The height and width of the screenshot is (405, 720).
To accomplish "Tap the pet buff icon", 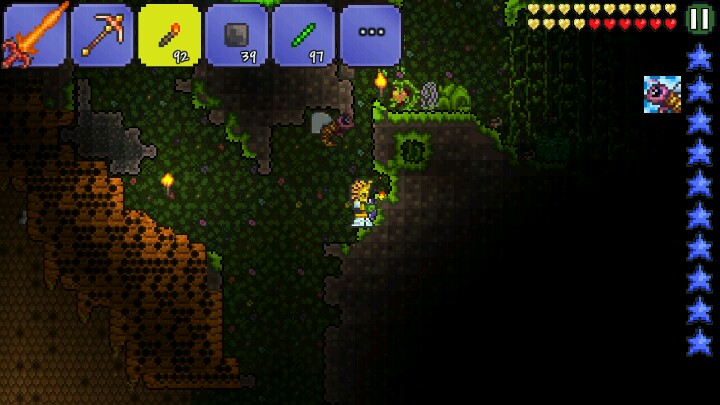I will [662, 94].
